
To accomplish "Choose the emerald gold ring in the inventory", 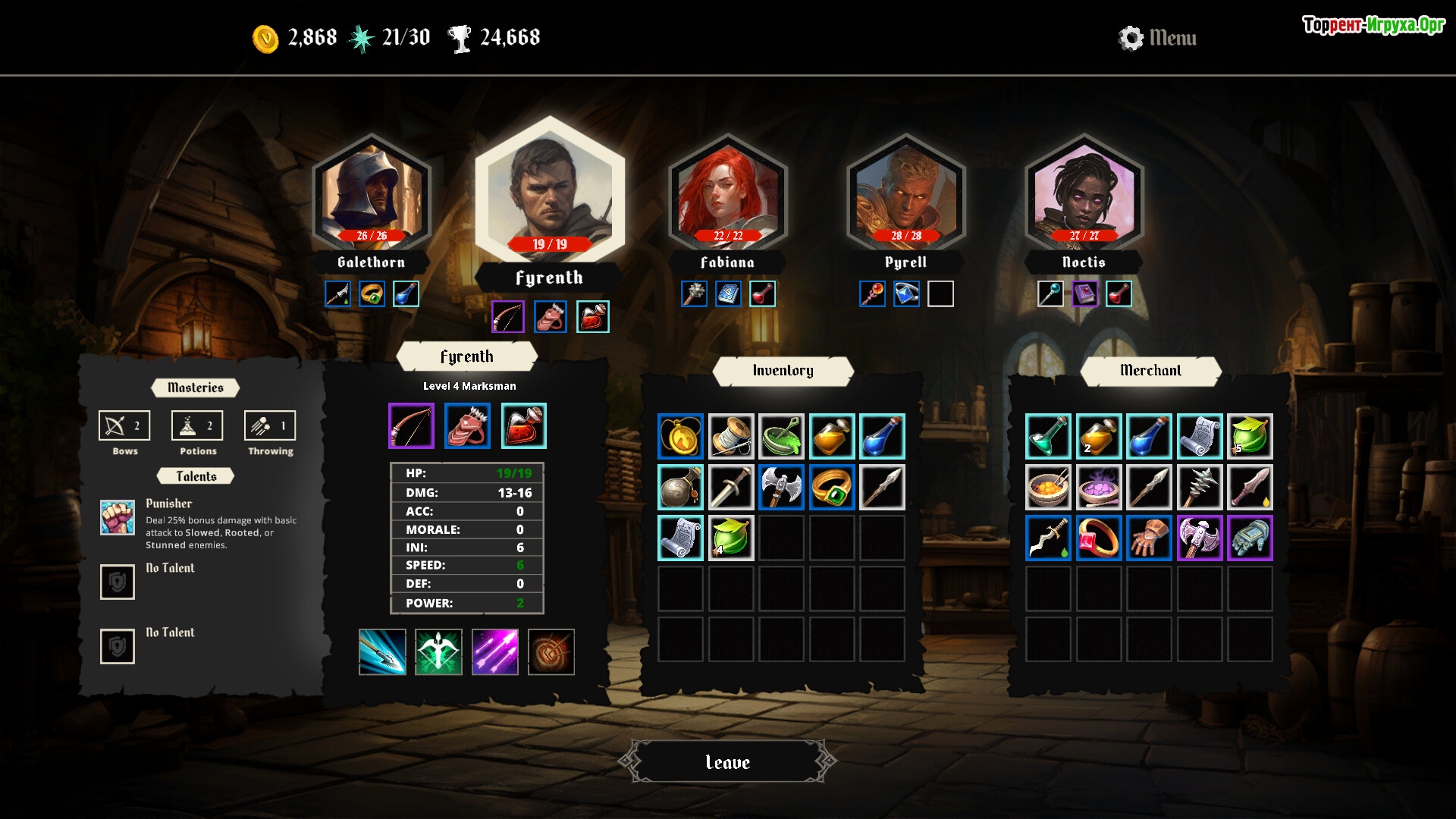I will (x=832, y=487).
